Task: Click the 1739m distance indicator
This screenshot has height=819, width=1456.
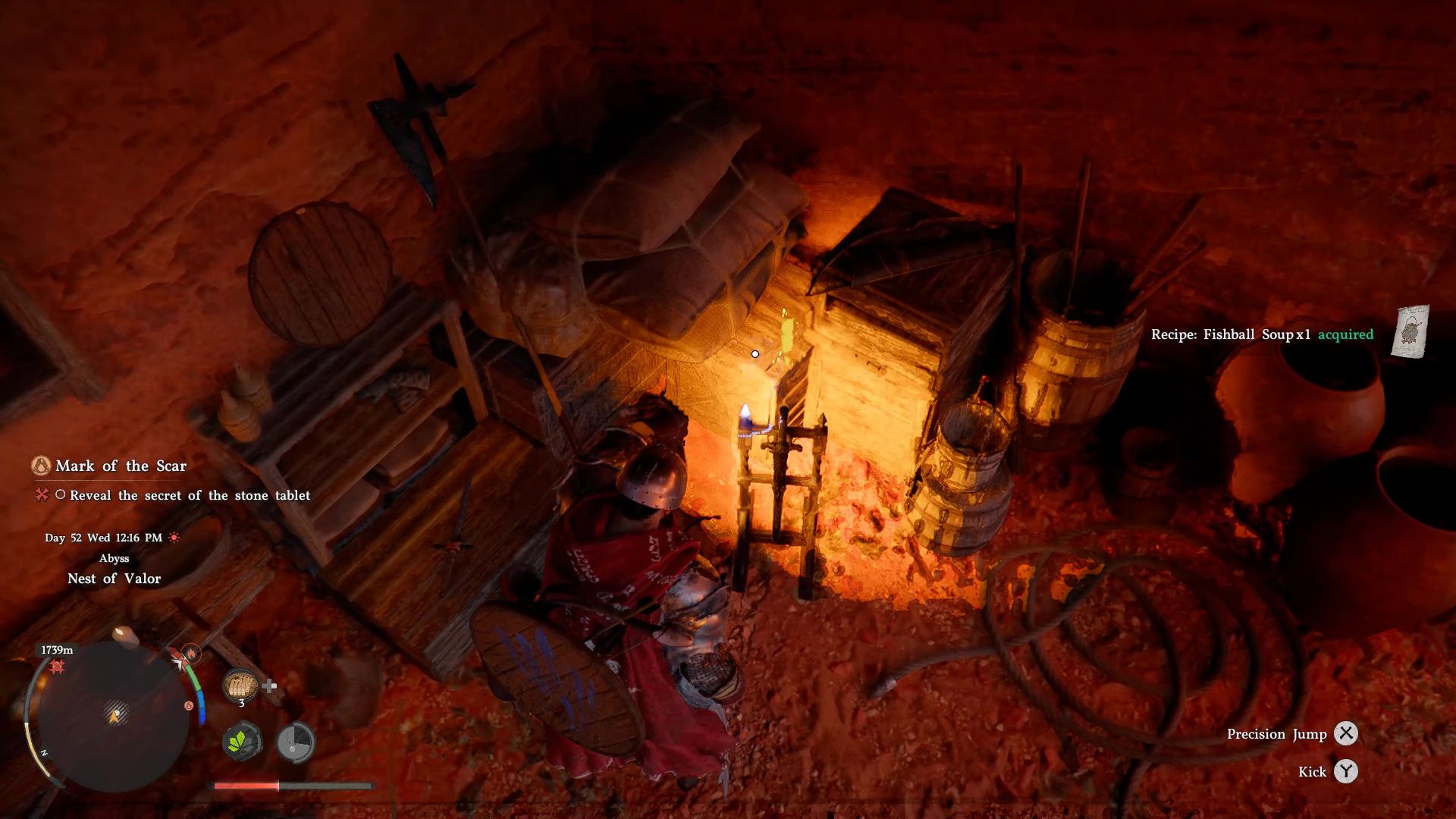Action: [x=57, y=648]
